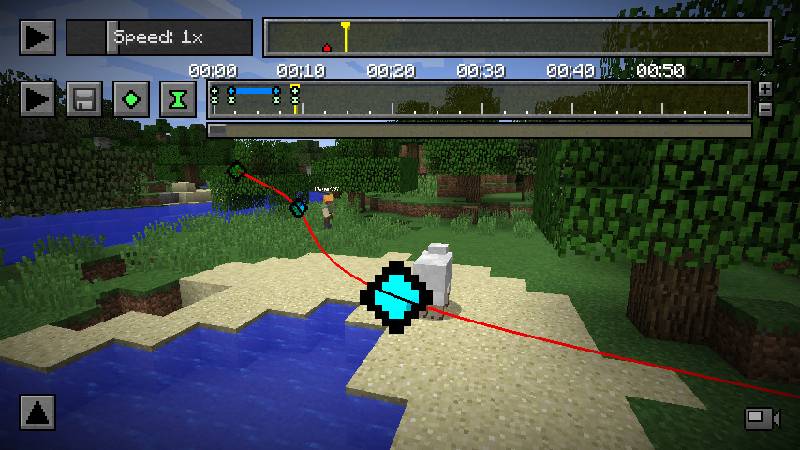Zoom out the keyframe timeline with minus
The width and height of the screenshot is (800, 450).
pyautogui.click(x=766, y=109)
